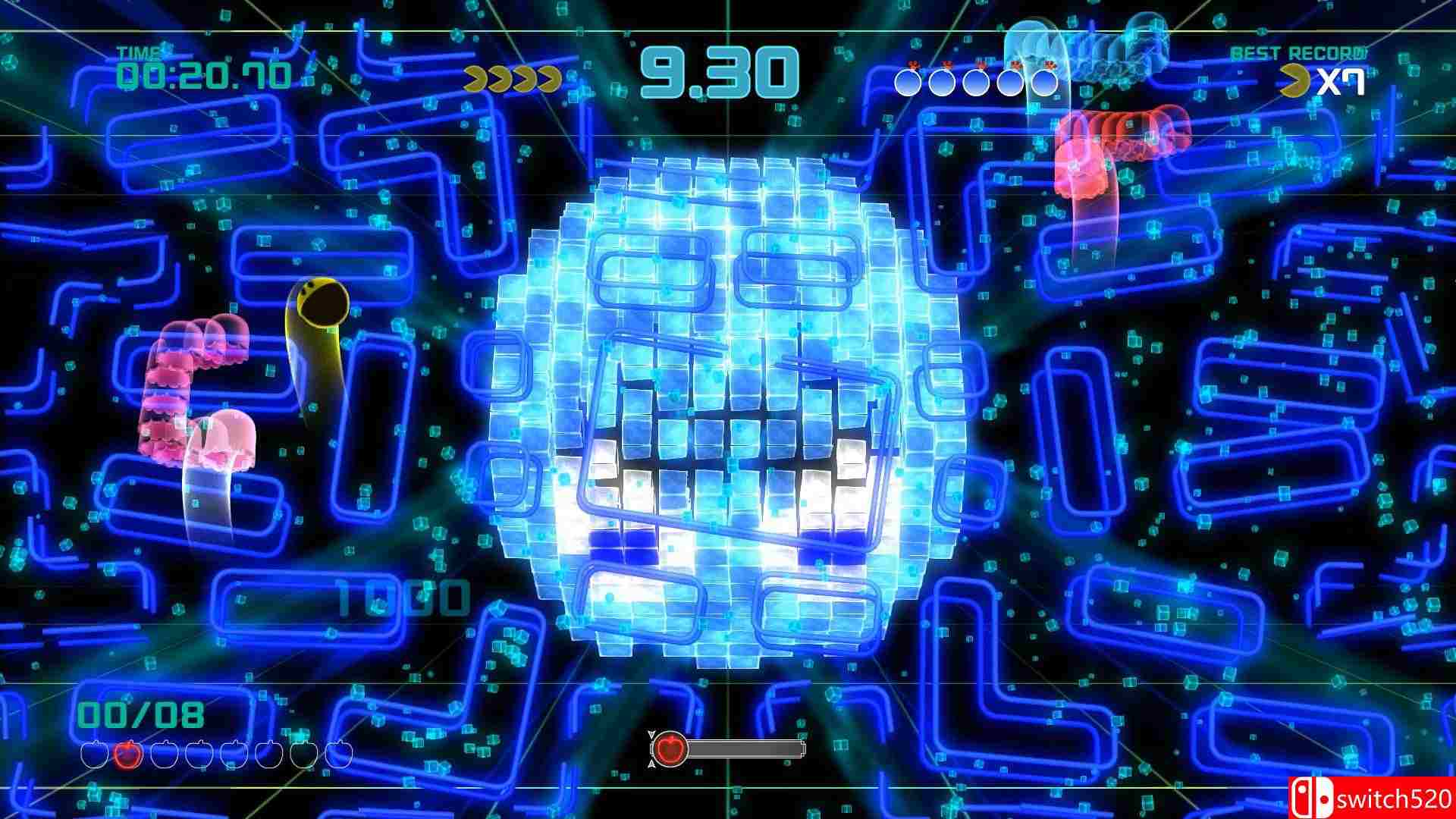Click the TIME label top left

(x=140, y=53)
